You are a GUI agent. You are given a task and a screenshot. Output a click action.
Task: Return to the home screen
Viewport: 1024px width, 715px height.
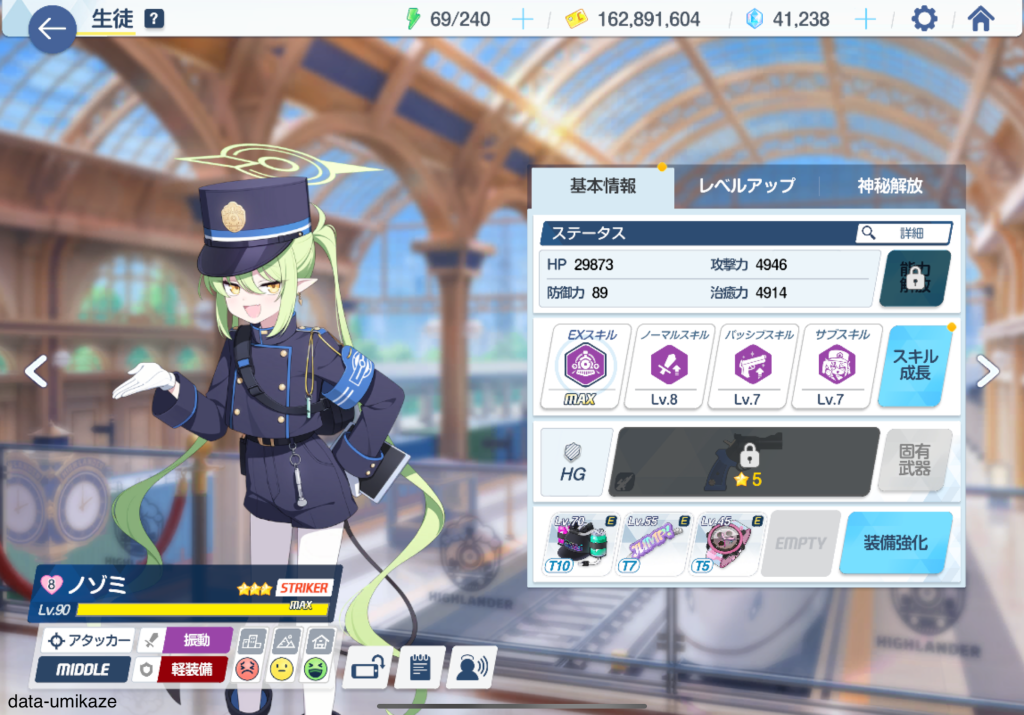tap(981, 19)
